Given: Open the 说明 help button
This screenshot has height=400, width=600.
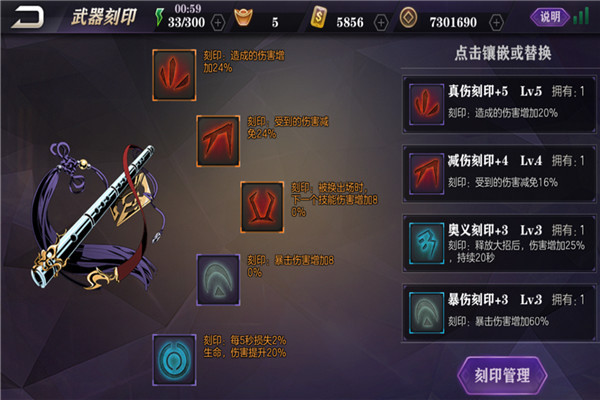Looking at the screenshot, I should (551, 17).
